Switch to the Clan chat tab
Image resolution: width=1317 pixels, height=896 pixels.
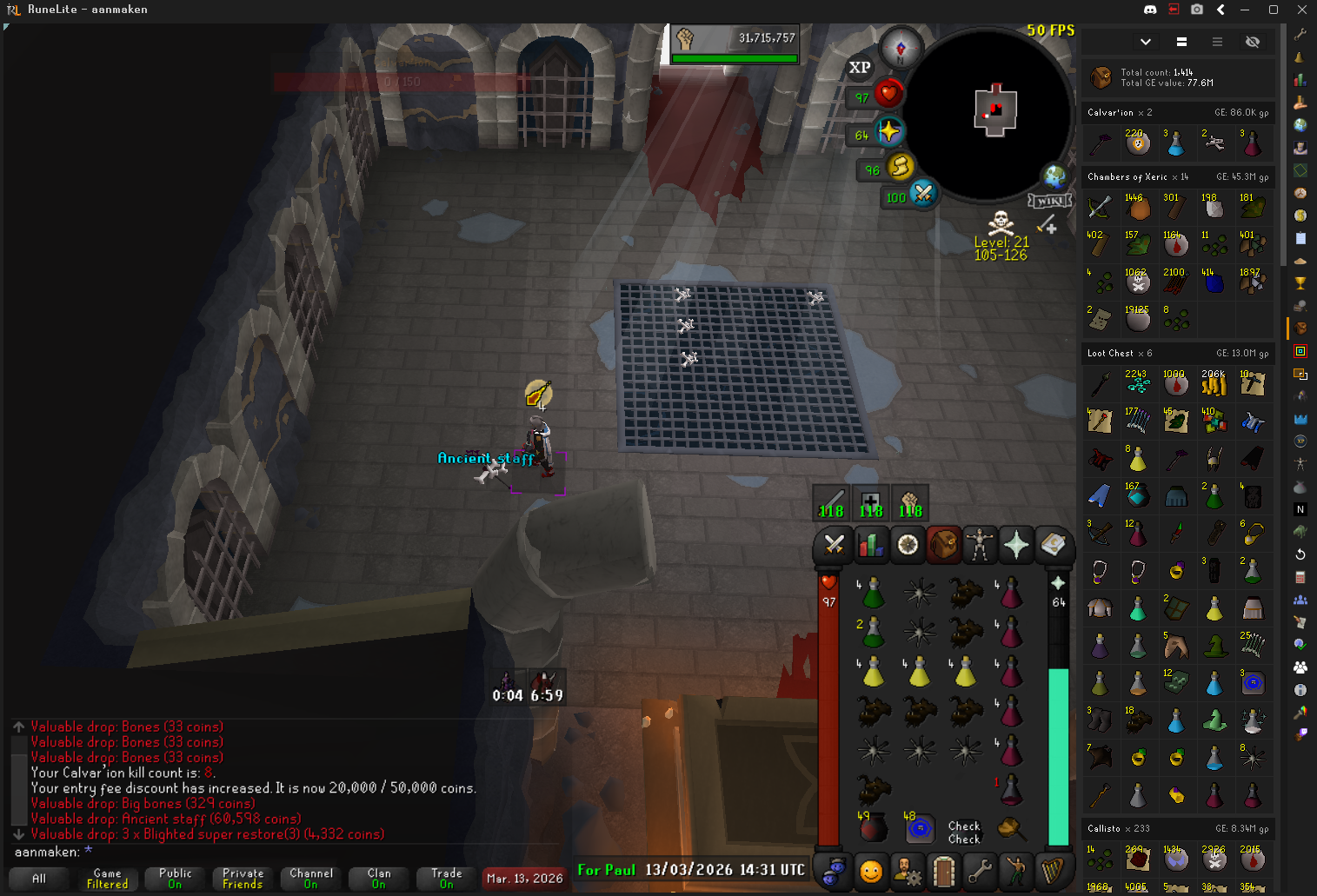click(x=379, y=879)
